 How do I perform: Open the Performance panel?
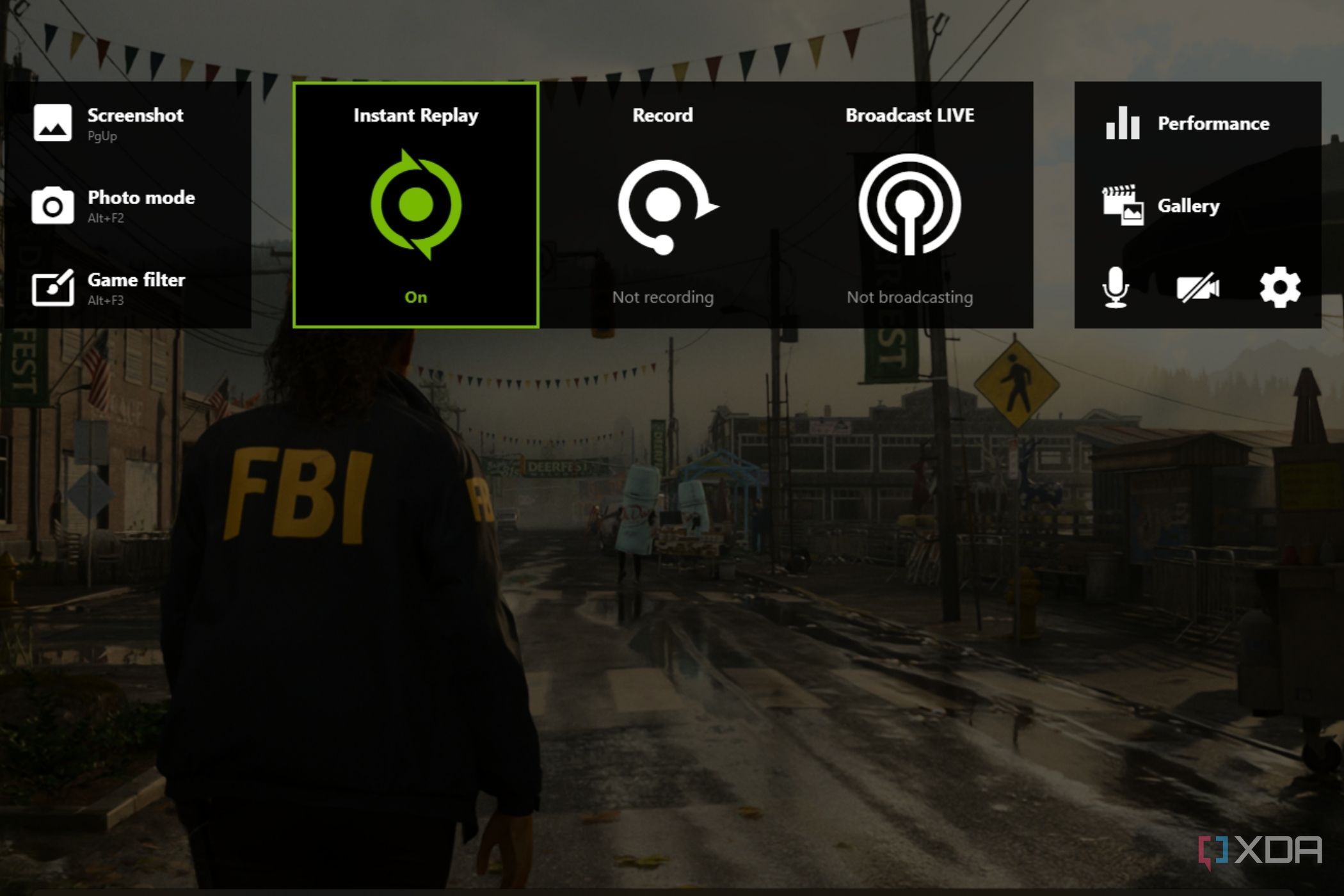[1188, 123]
